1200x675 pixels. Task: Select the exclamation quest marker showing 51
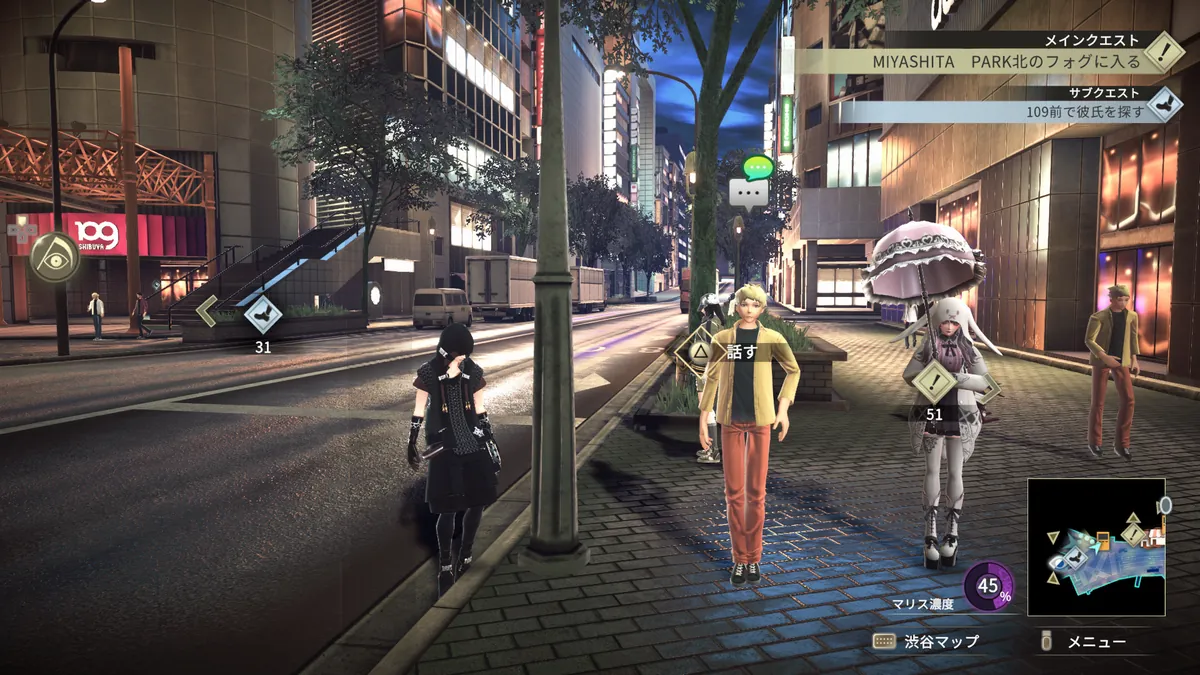(x=934, y=380)
